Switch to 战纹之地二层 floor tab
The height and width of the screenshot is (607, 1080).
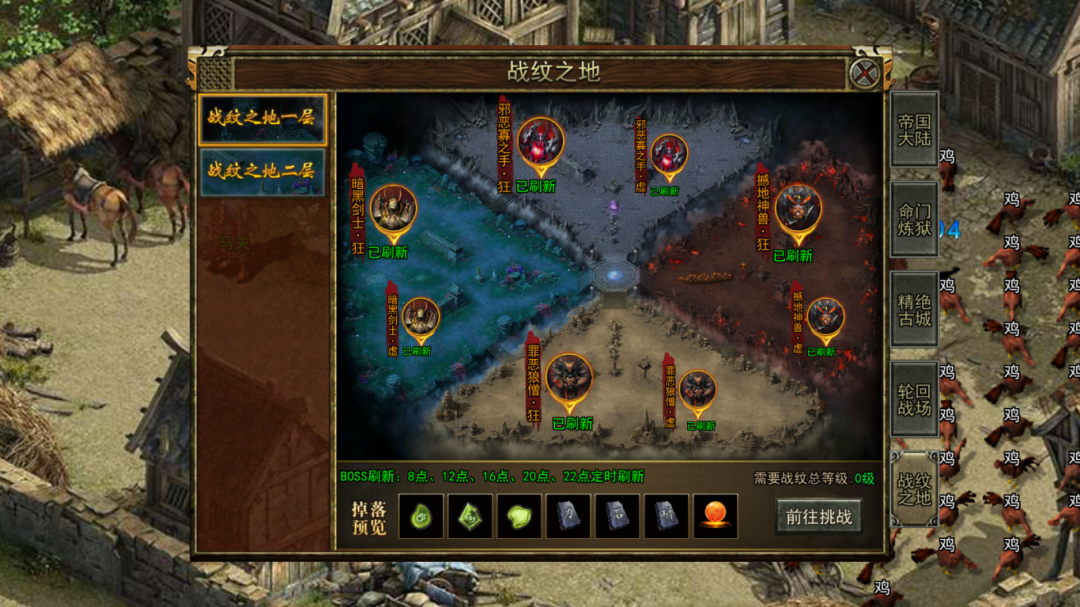tap(262, 171)
